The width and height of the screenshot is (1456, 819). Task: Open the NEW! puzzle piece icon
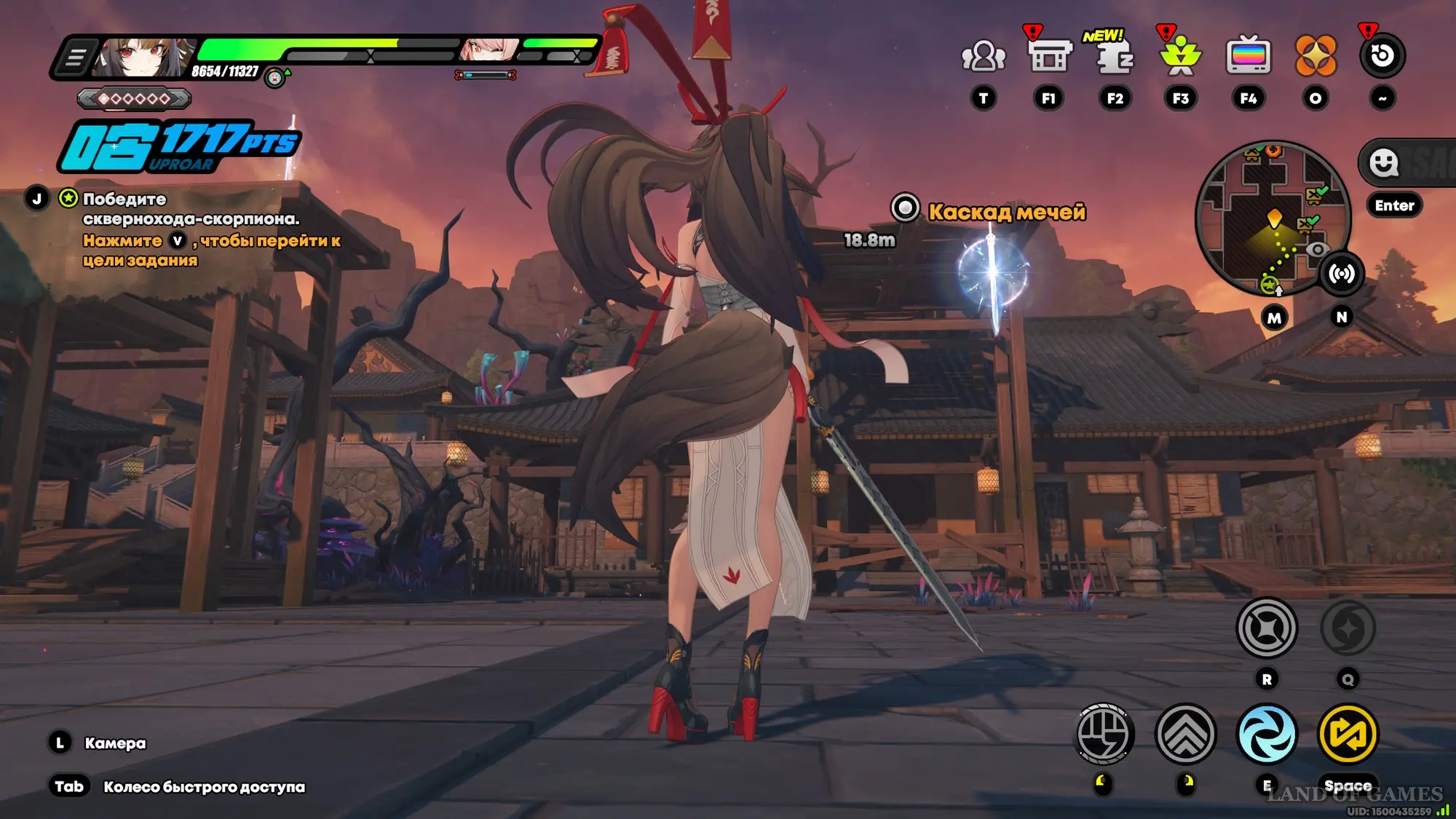1114,56
